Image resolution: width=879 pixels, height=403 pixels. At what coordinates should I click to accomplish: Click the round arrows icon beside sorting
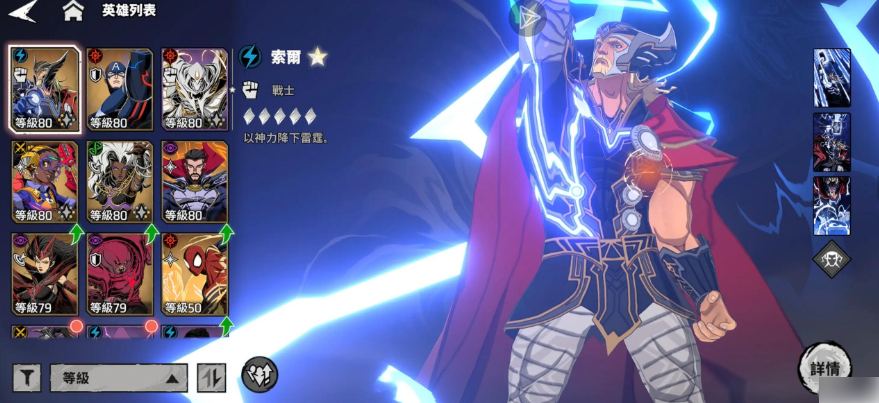click(x=259, y=375)
